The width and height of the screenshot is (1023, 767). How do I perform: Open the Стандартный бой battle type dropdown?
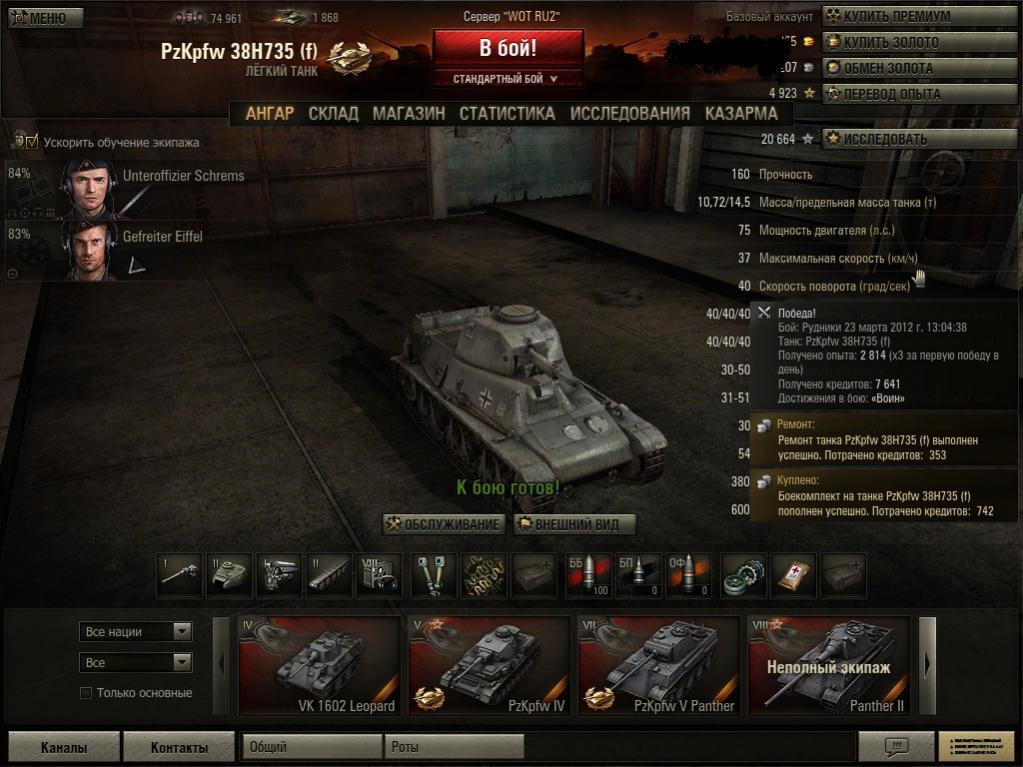click(507, 78)
